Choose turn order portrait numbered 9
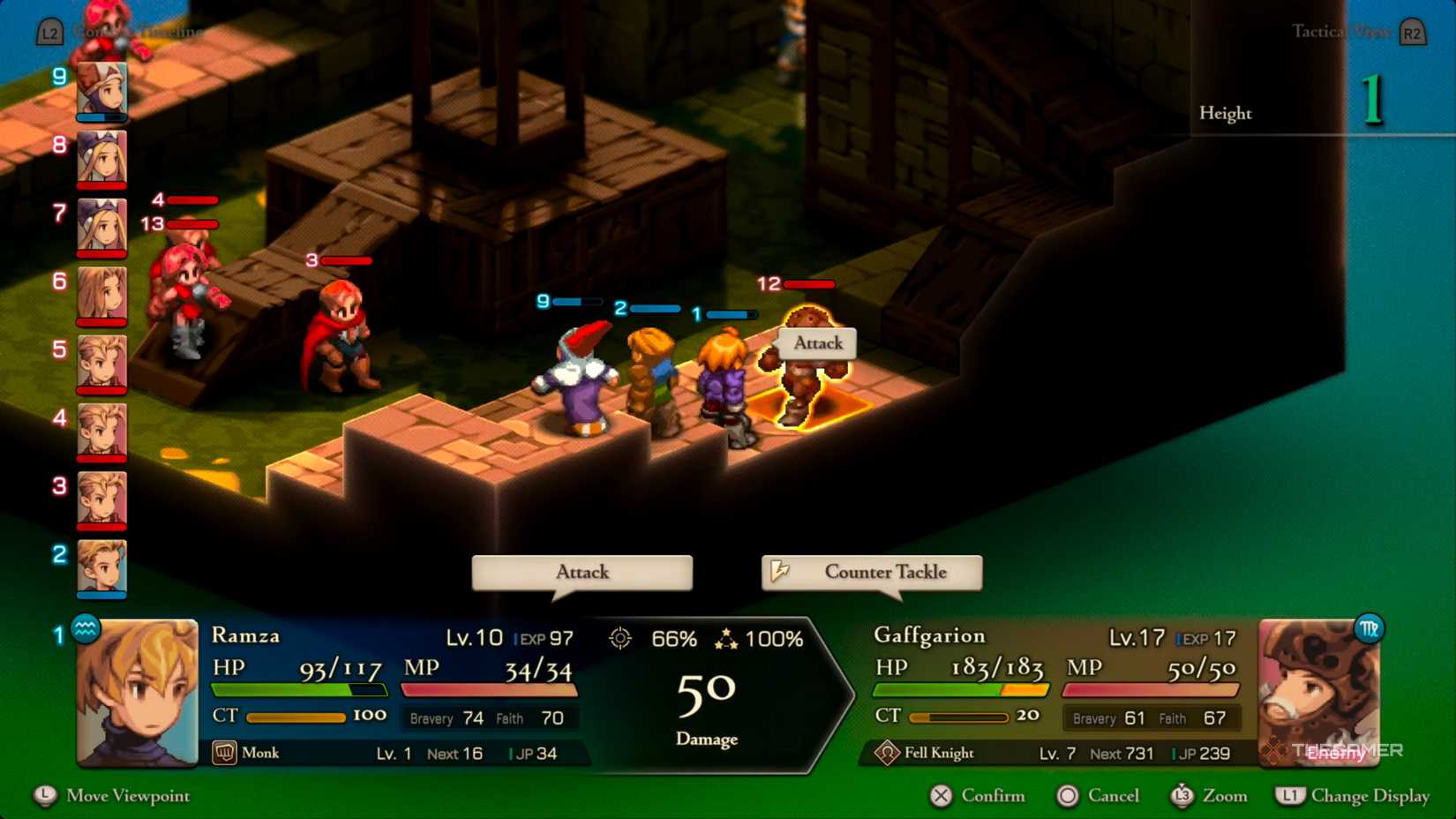 click(x=101, y=89)
